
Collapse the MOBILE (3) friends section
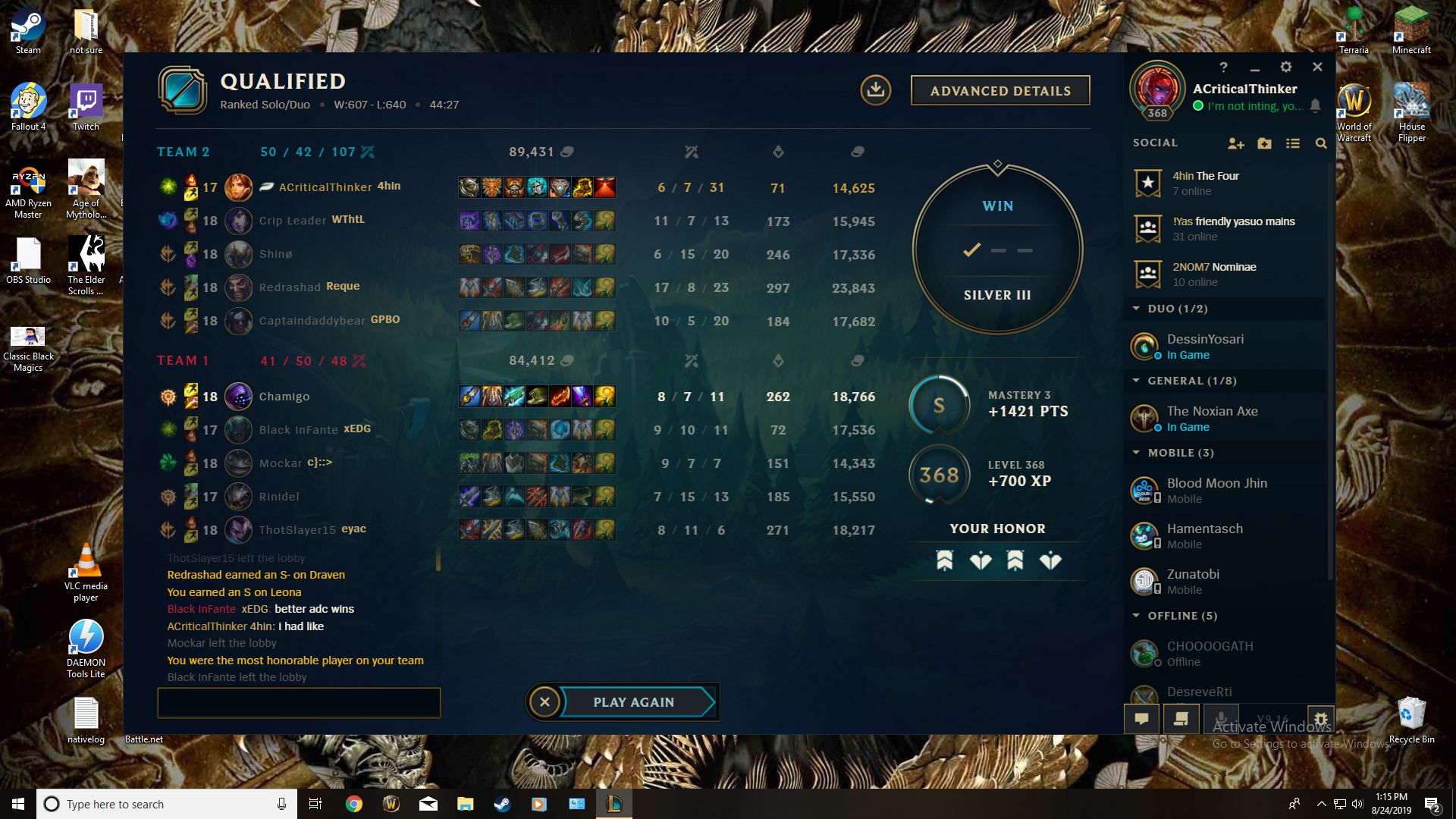[x=1135, y=453]
